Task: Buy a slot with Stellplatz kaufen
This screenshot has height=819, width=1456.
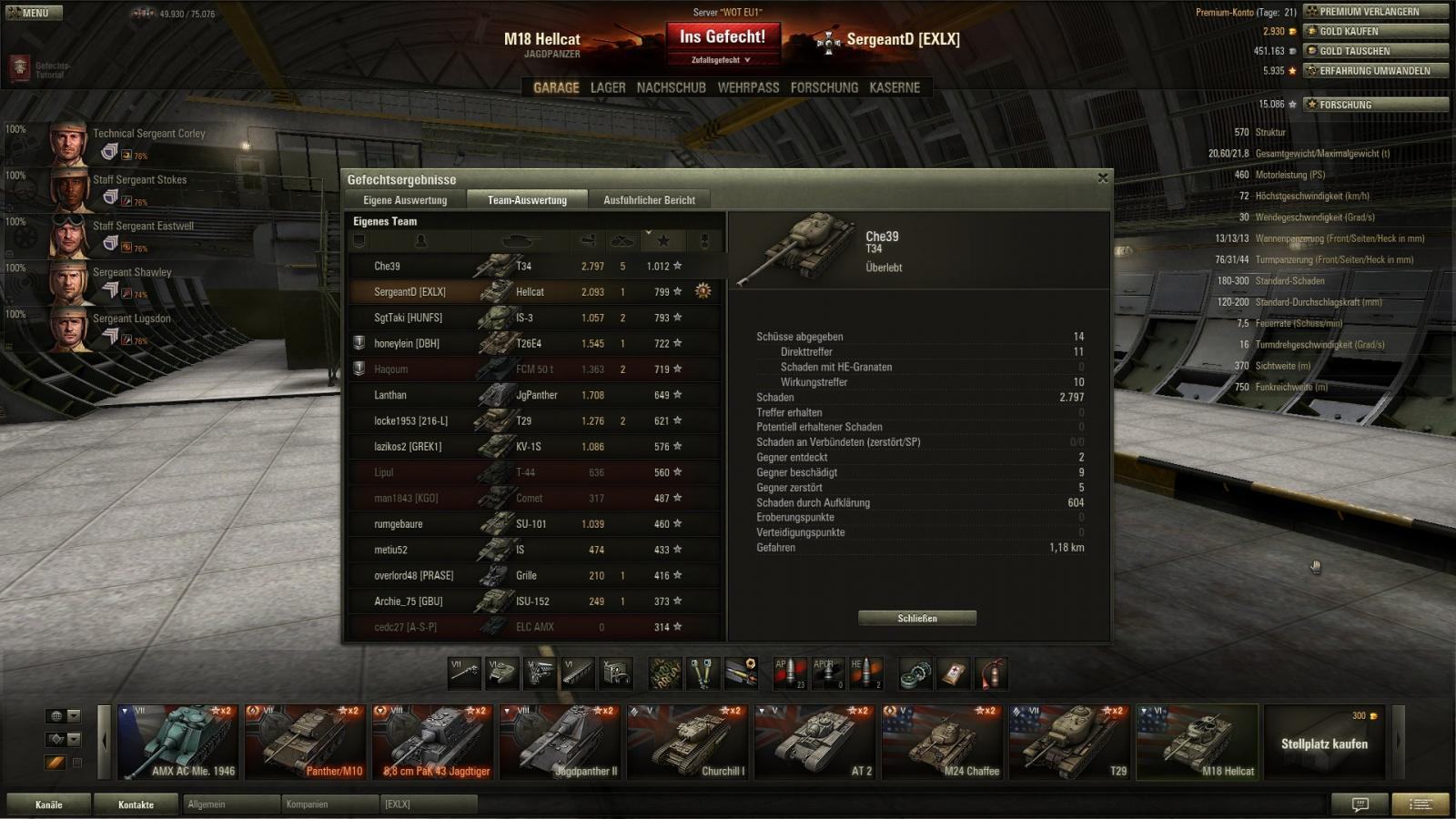Action: coord(1324,743)
